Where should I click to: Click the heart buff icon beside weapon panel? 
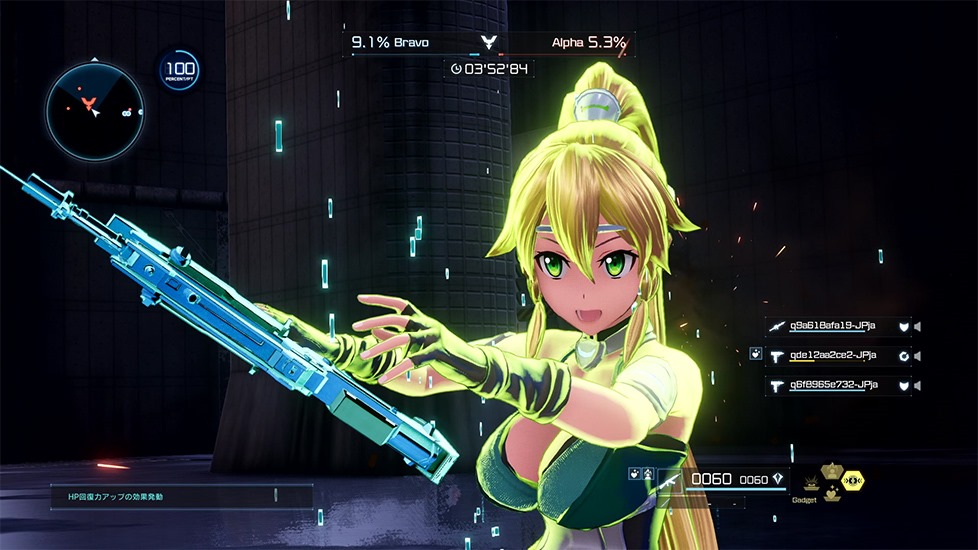click(634, 472)
